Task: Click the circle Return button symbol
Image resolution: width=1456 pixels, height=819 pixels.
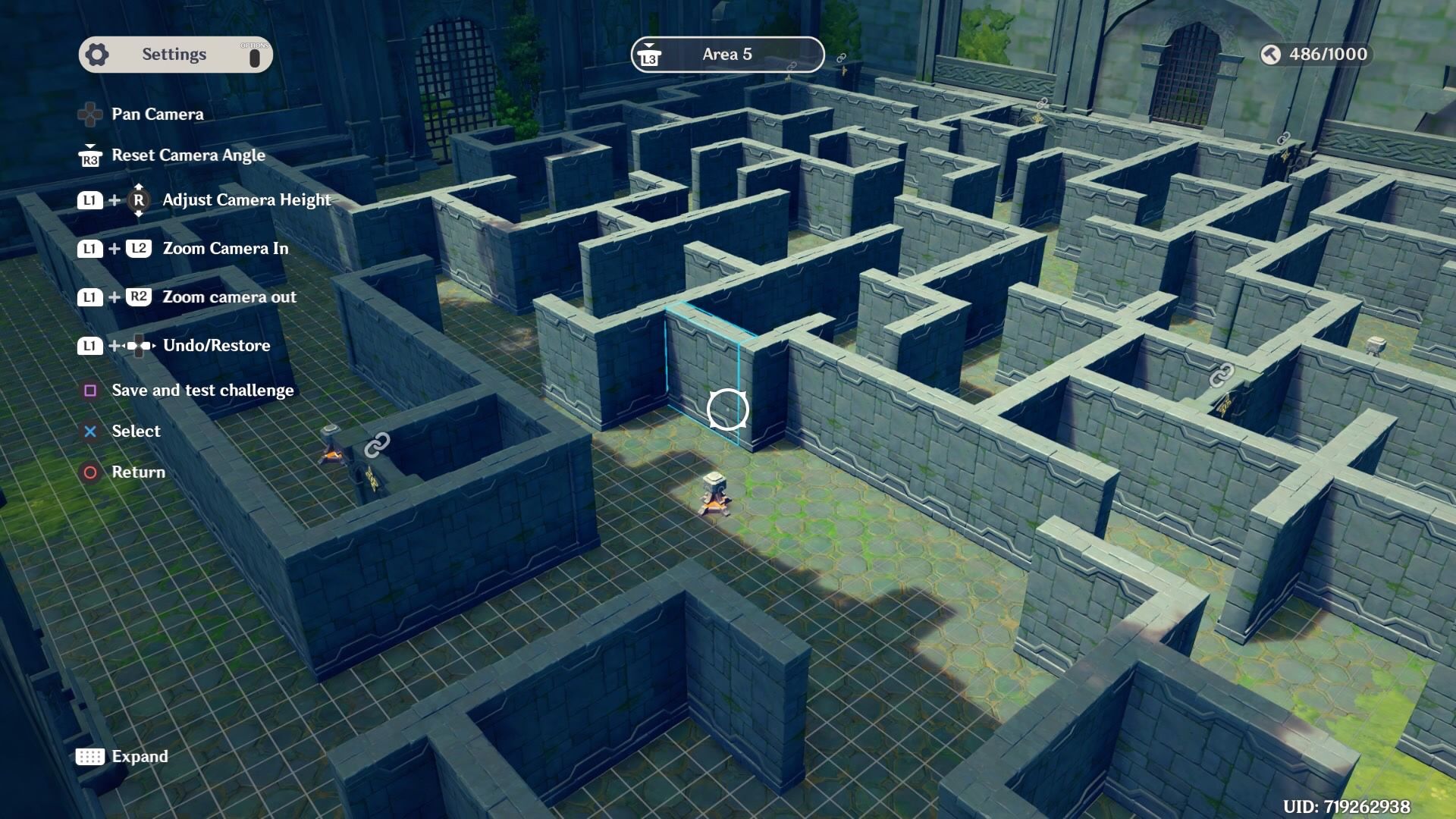Action: click(90, 472)
